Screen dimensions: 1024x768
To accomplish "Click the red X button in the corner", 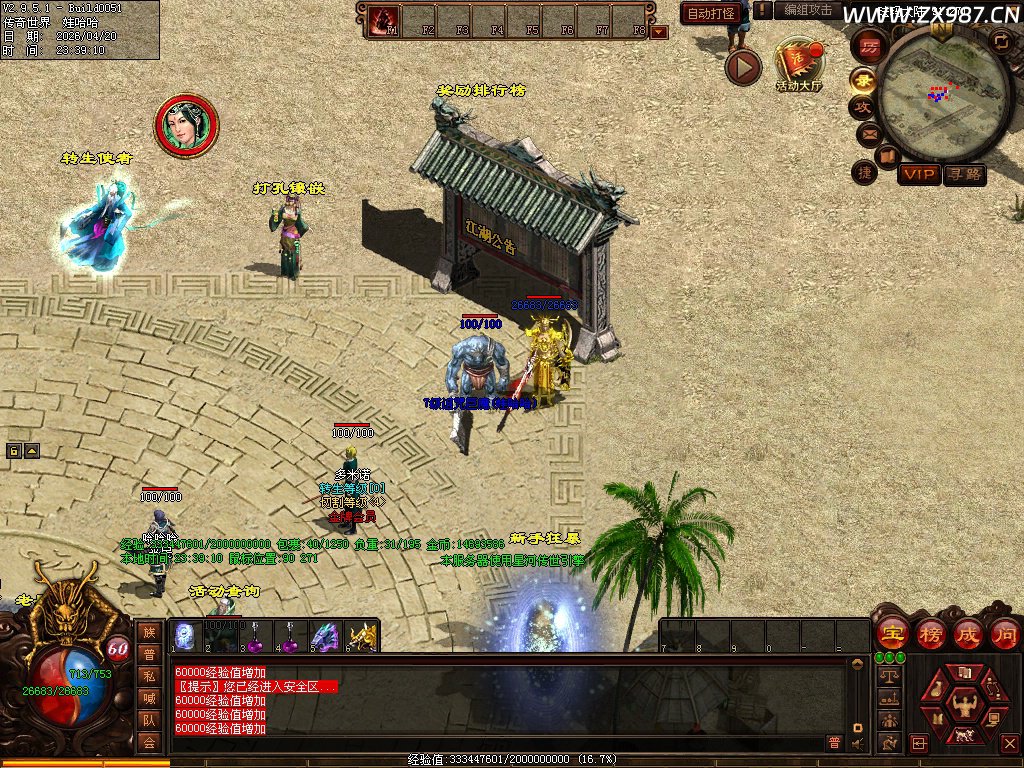I will 1010,743.
